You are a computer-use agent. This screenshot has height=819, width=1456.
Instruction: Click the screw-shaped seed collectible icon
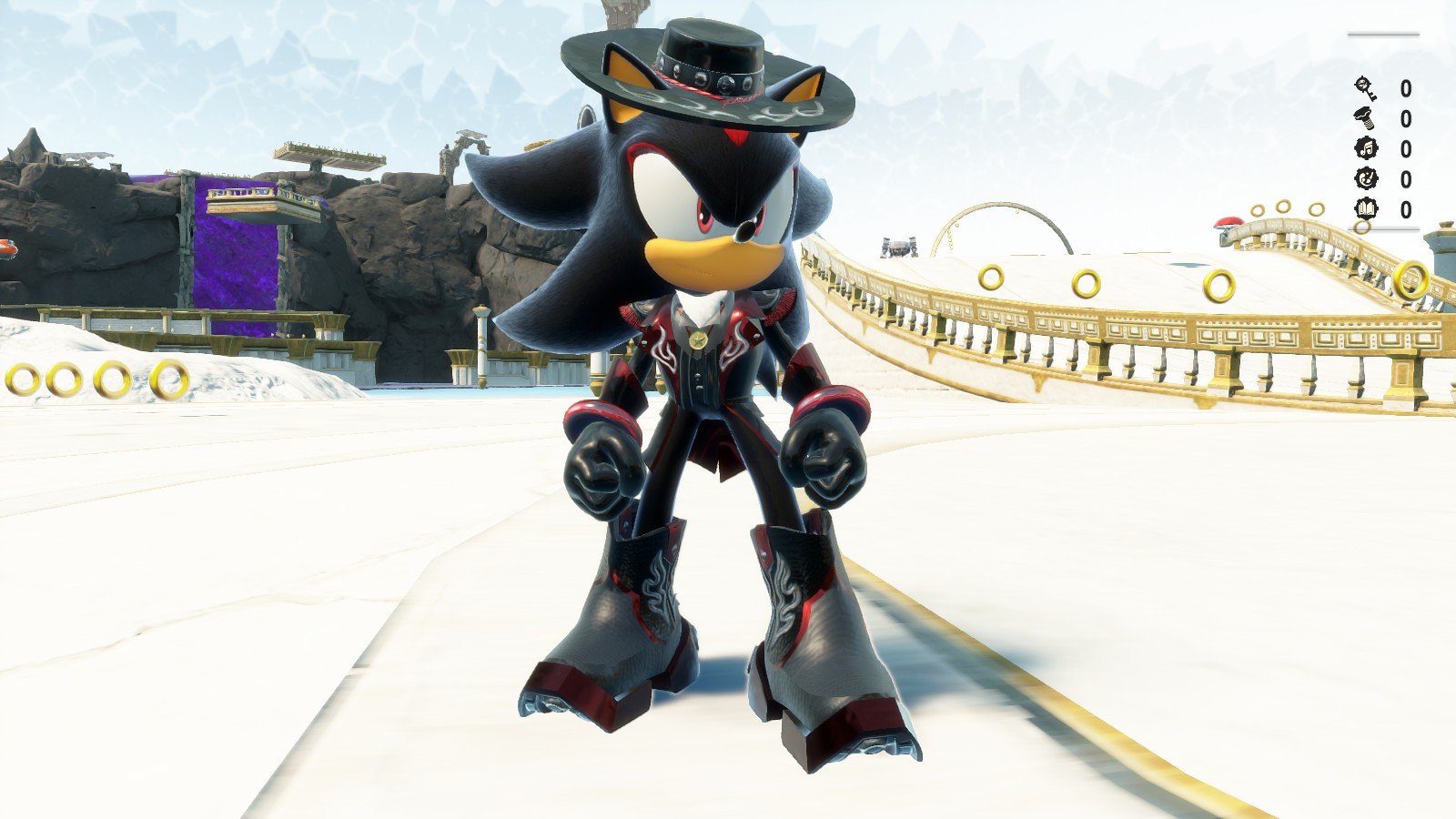(1362, 119)
